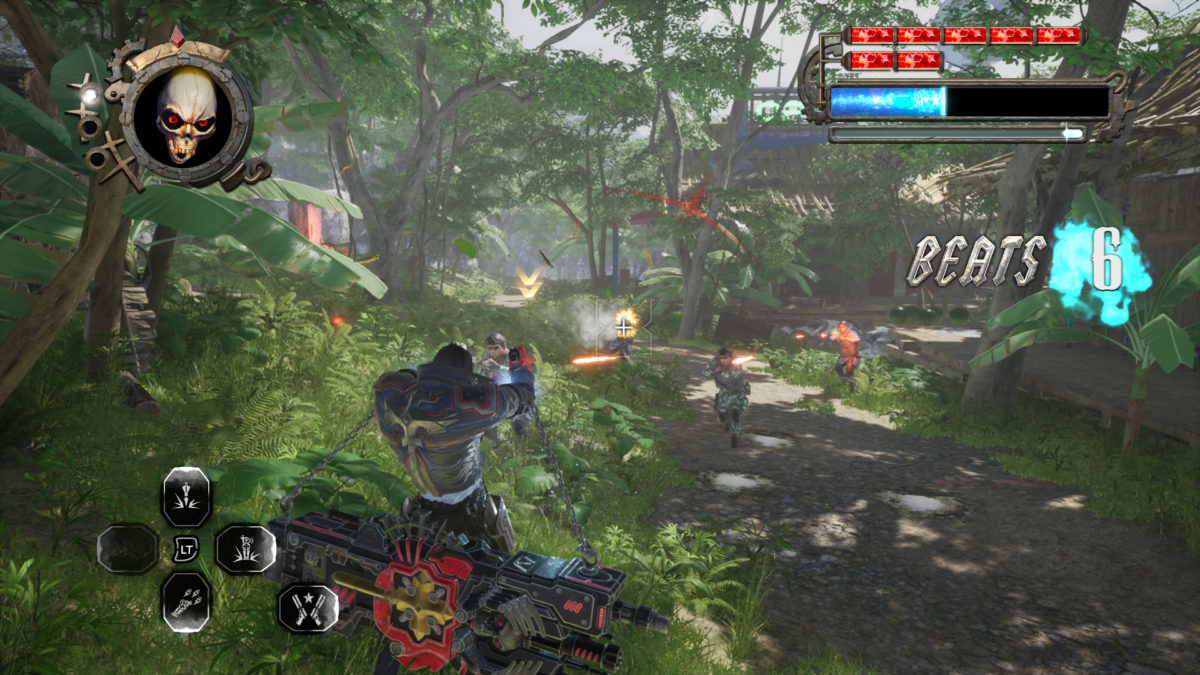
Task: Select the crossed pistols with star icon
Action: click(x=307, y=607)
